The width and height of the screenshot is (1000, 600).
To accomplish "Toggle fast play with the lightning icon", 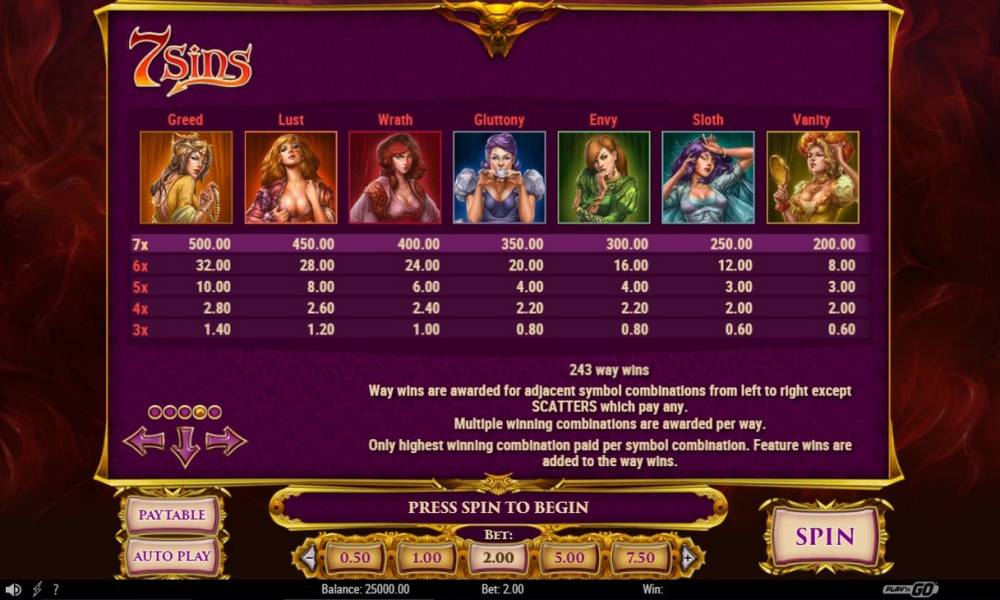I will click(x=37, y=590).
